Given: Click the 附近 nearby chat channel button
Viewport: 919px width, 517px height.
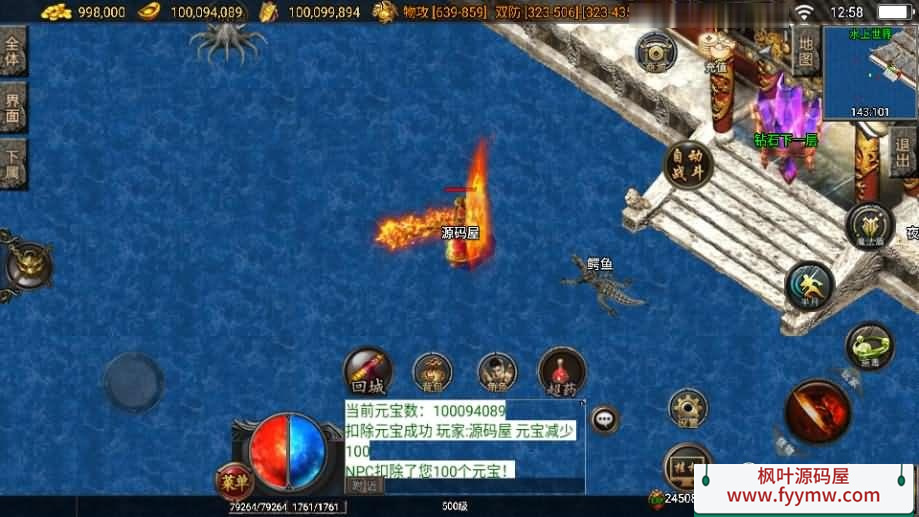Looking at the screenshot, I should (x=365, y=485).
